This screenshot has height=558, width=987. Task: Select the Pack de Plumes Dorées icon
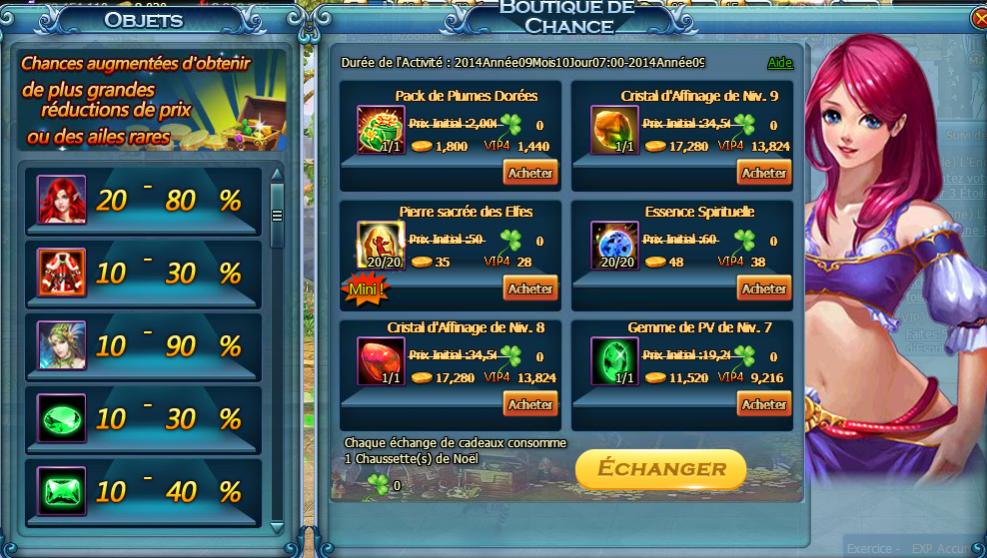[381, 129]
